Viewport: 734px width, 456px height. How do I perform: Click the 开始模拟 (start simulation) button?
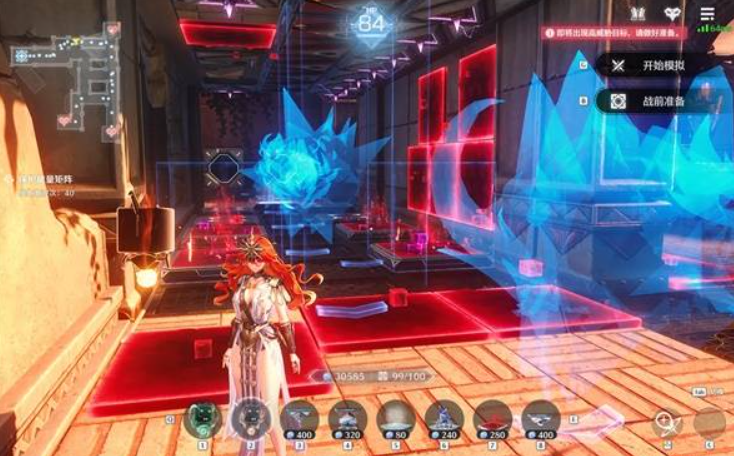655,65
